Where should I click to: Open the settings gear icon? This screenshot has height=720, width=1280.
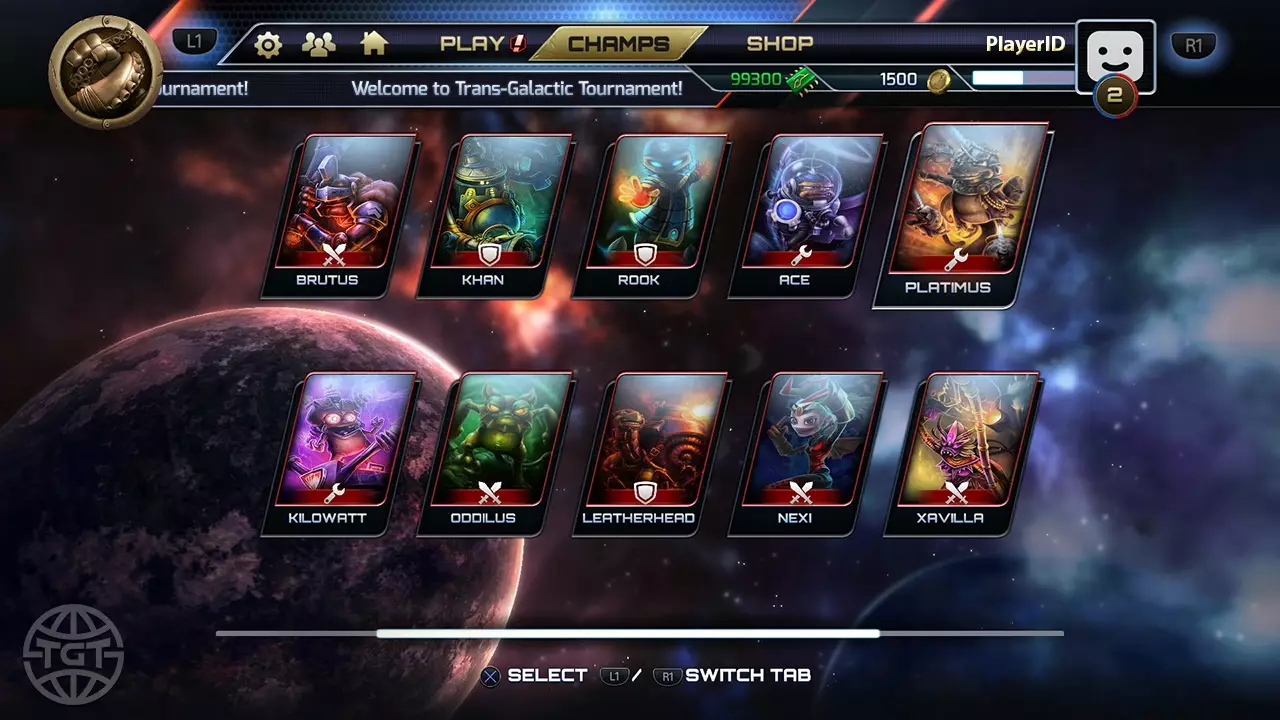click(266, 44)
